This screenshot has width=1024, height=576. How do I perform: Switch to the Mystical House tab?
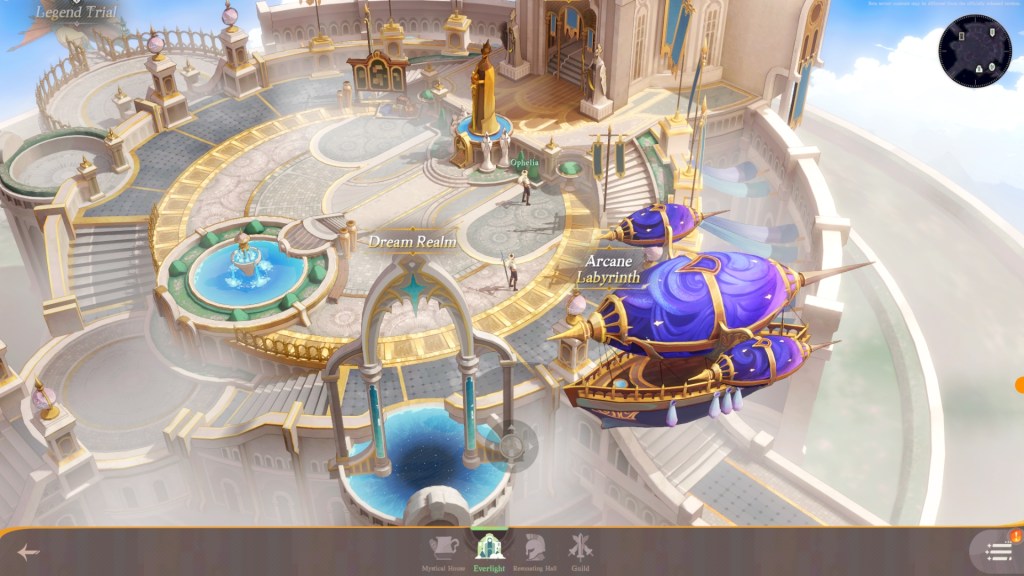point(445,551)
